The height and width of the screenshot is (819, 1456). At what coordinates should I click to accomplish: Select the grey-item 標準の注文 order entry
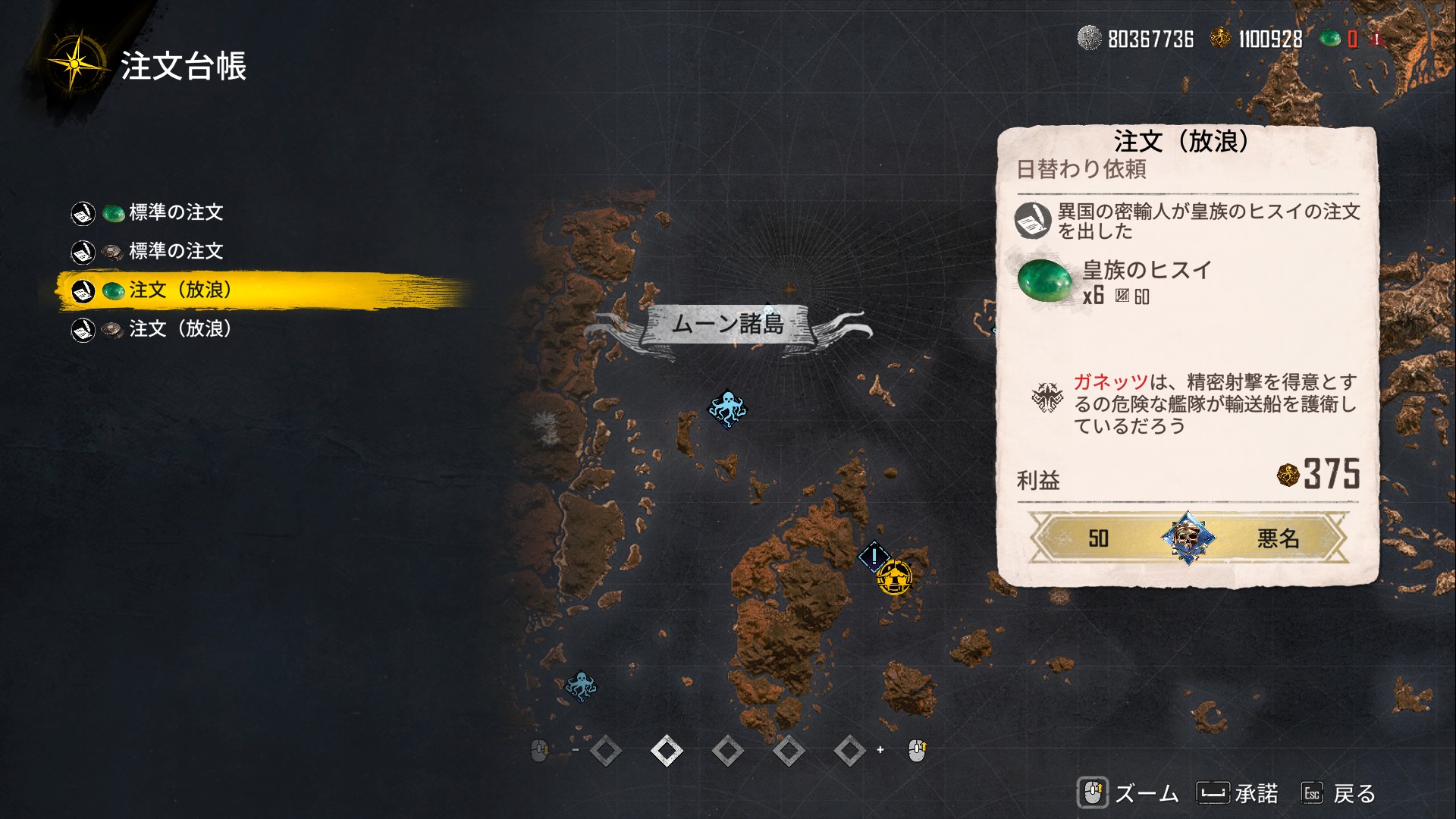coord(175,251)
